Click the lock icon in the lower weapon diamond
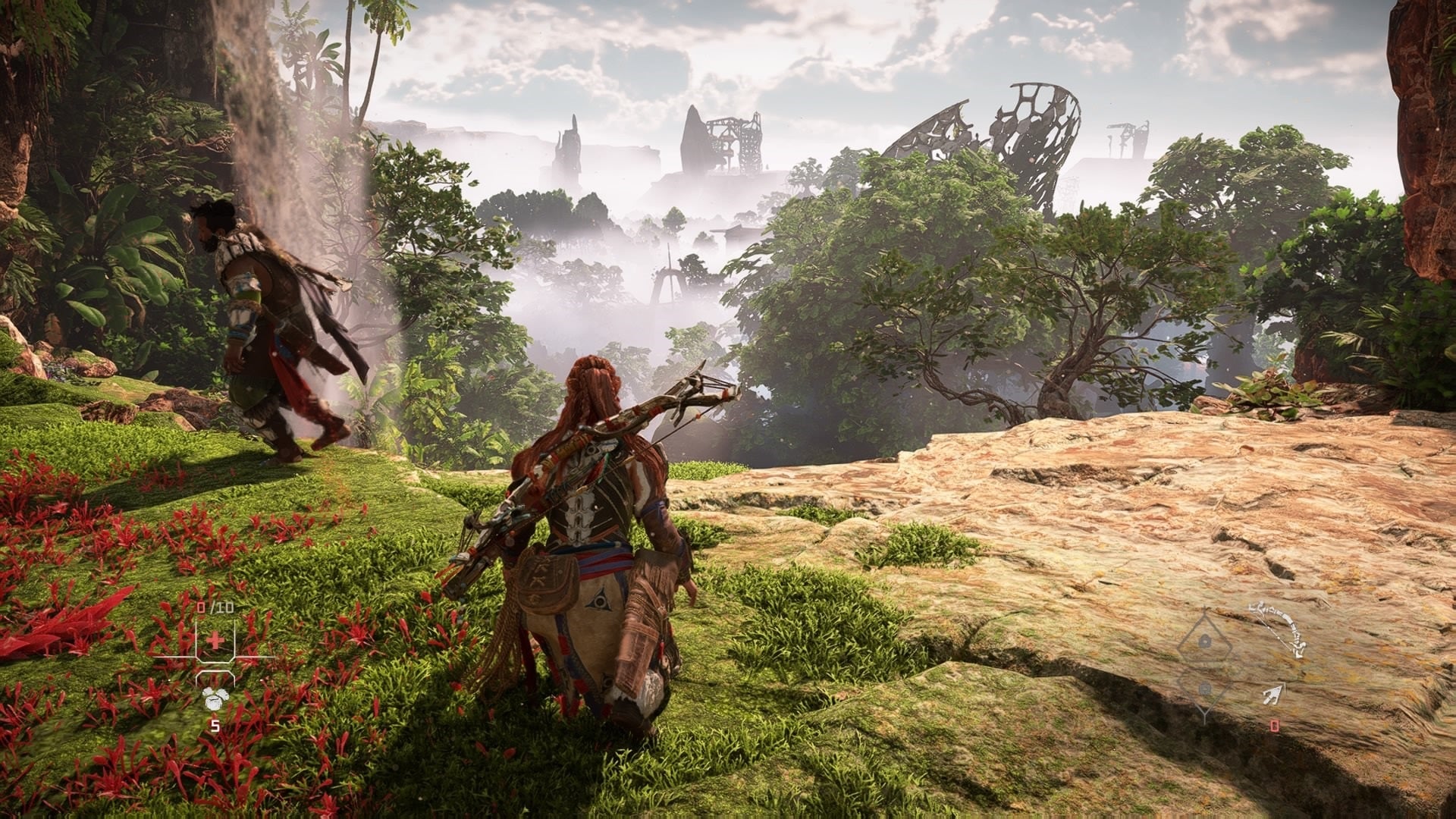Image resolution: width=1456 pixels, height=819 pixels. (x=1204, y=689)
